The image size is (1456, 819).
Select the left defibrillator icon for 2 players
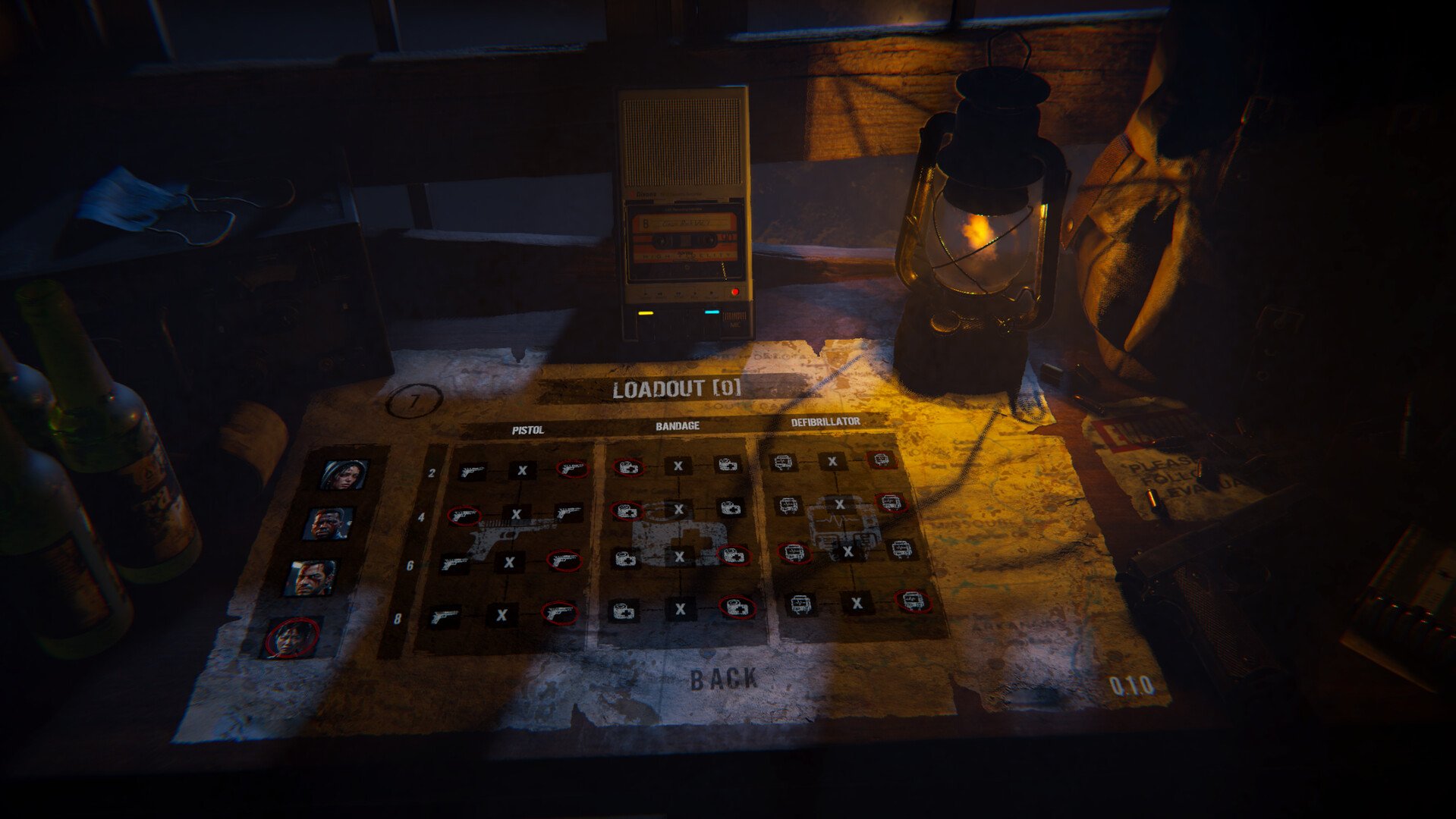781,460
